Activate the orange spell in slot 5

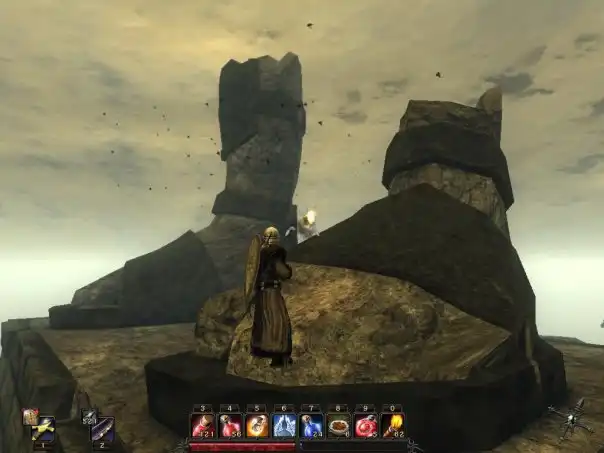257,426
